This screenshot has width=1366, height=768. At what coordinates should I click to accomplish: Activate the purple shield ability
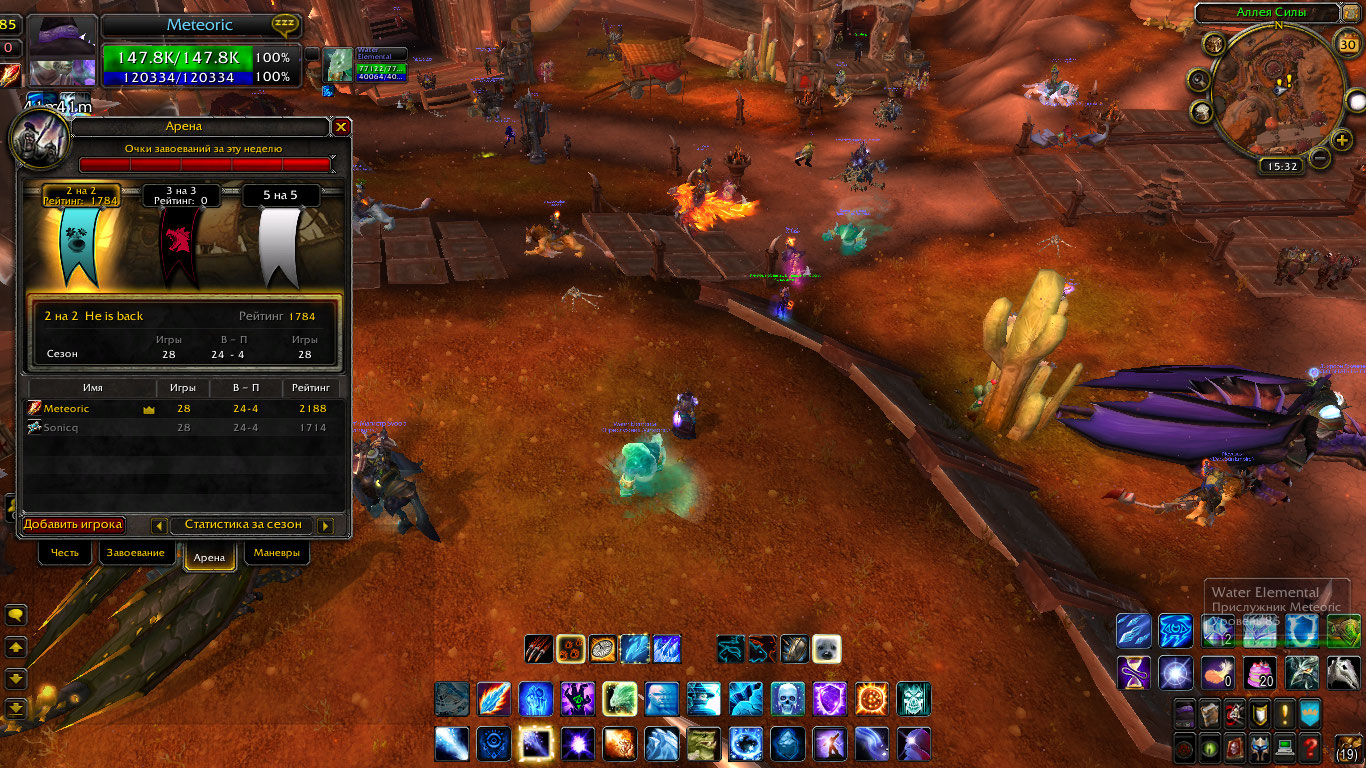(829, 698)
